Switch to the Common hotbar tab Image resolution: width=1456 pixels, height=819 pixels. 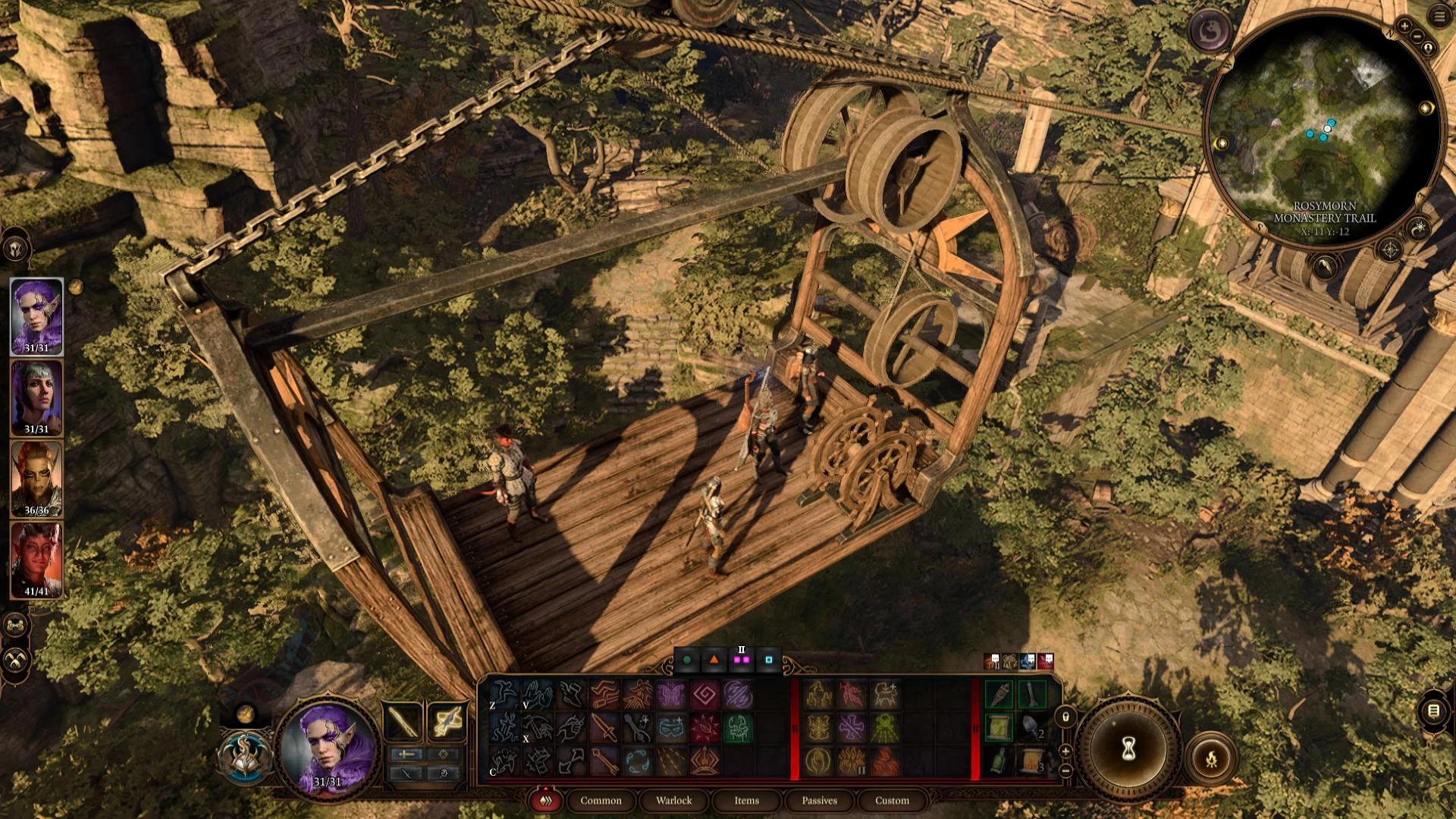601,801
